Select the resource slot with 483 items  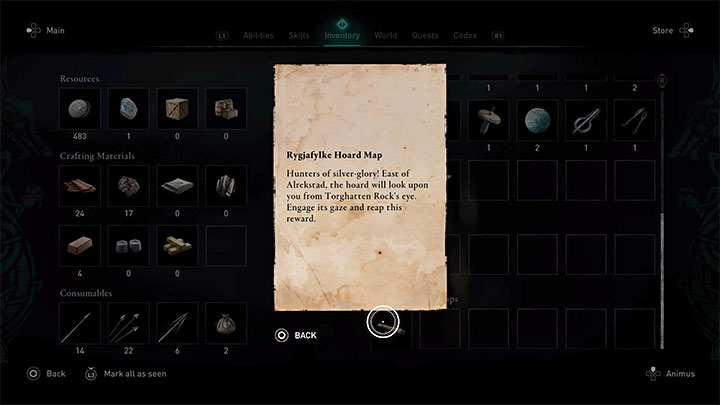tap(78, 109)
